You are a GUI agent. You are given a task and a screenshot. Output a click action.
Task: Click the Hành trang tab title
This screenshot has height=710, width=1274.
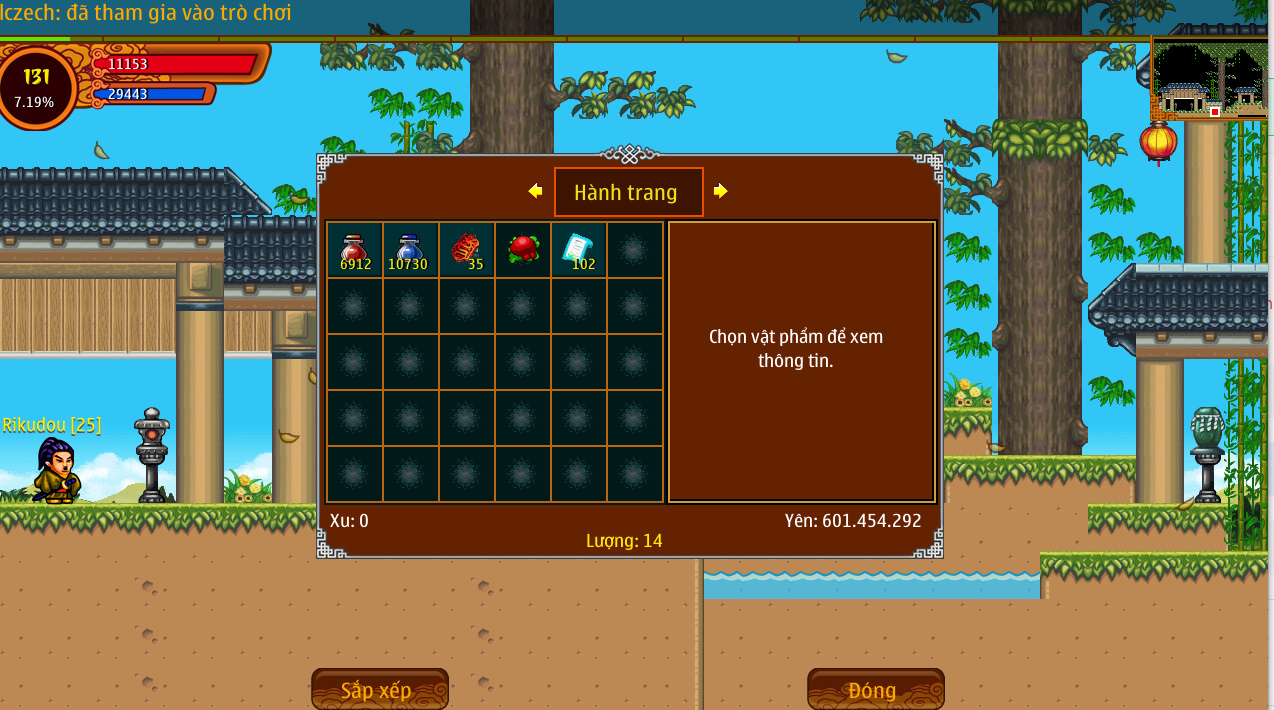[x=628, y=192]
